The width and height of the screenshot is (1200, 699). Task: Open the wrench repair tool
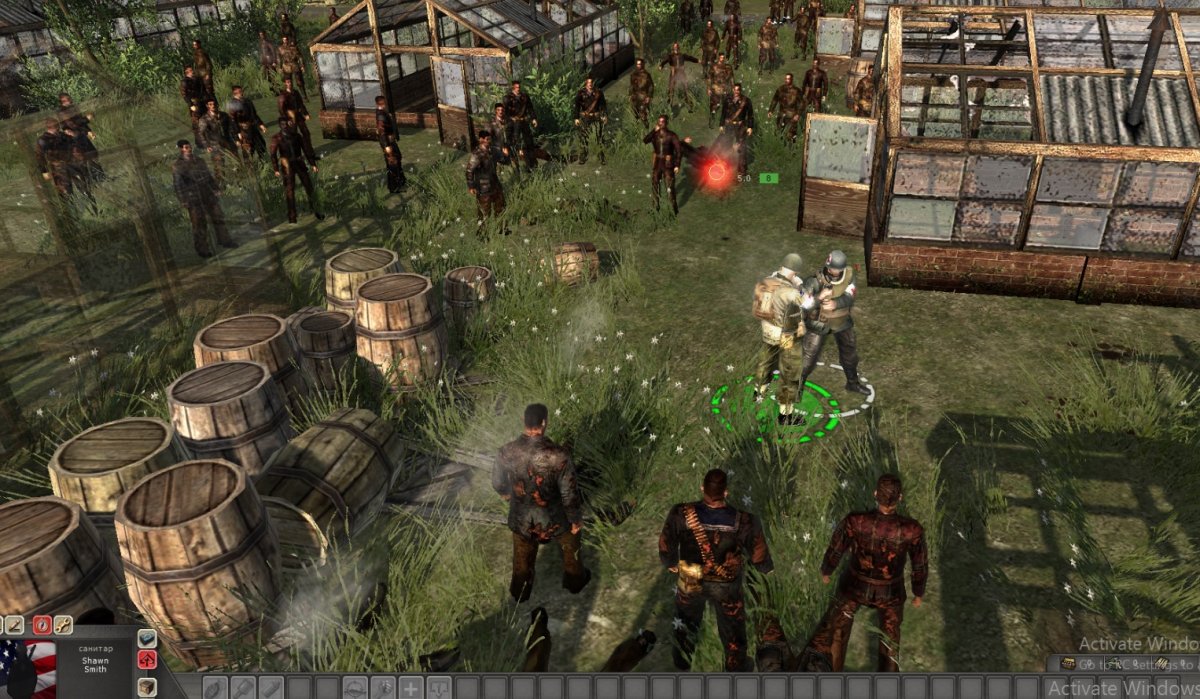coord(63,625)
